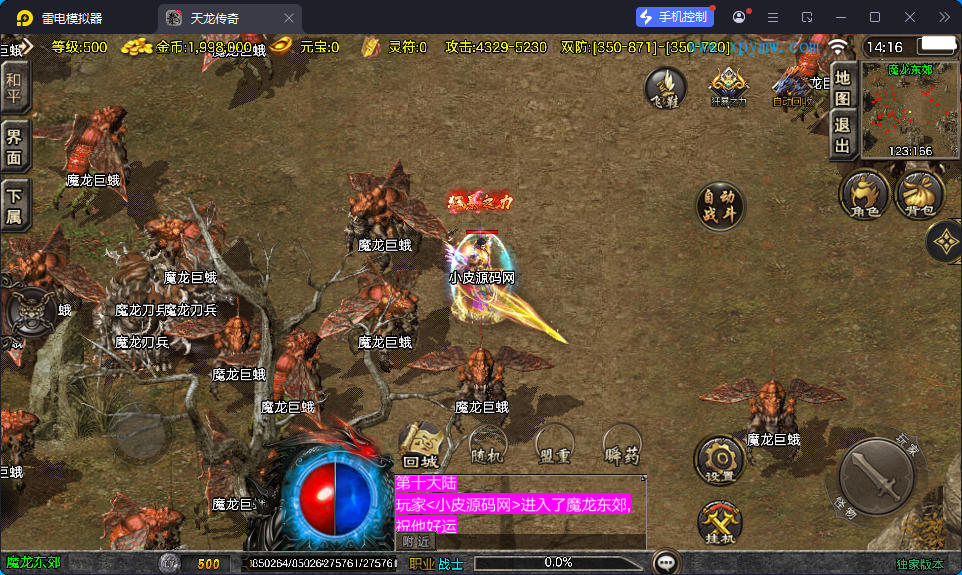
Task: Open the 界面 interface tab
Action: click(x=14, y=147)
